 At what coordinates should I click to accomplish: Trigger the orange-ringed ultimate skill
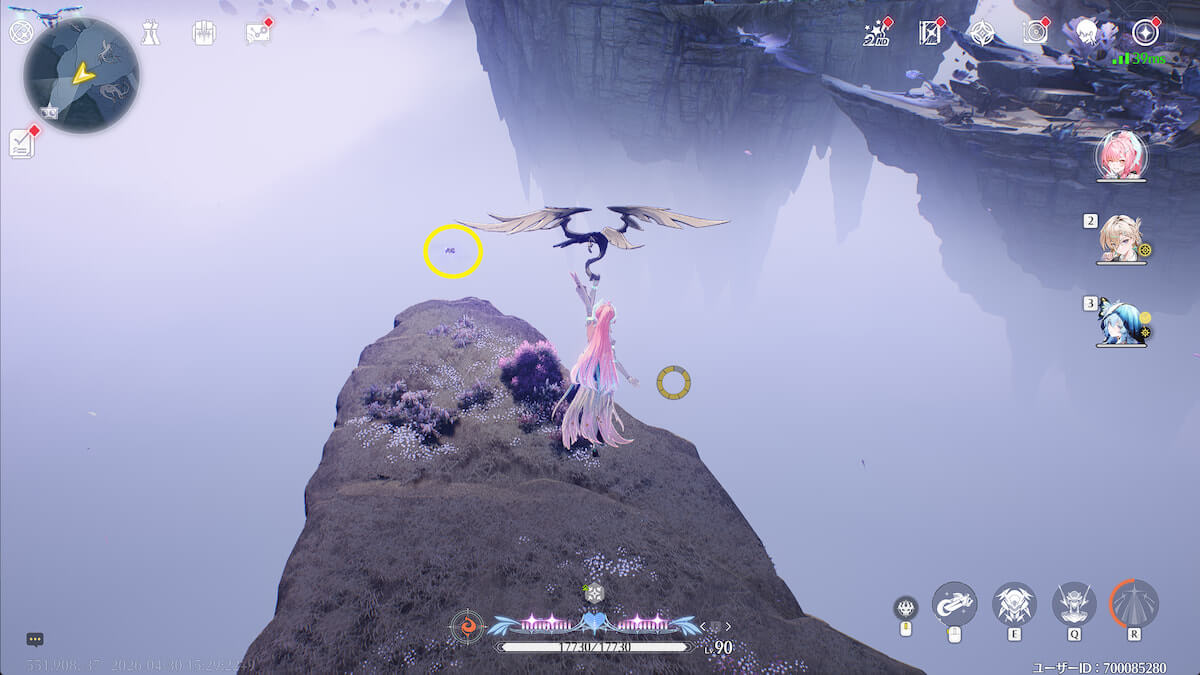[x=1134, y=603]
